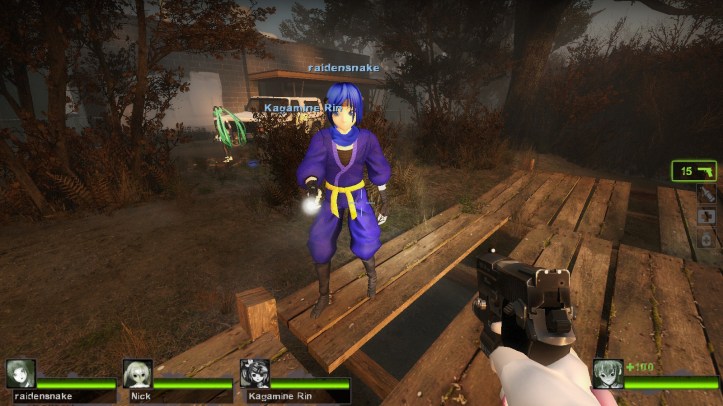Select the pistol weapon slot
Image resolution: width=723 pixels, height=406 pixels.
click(694, 171)
